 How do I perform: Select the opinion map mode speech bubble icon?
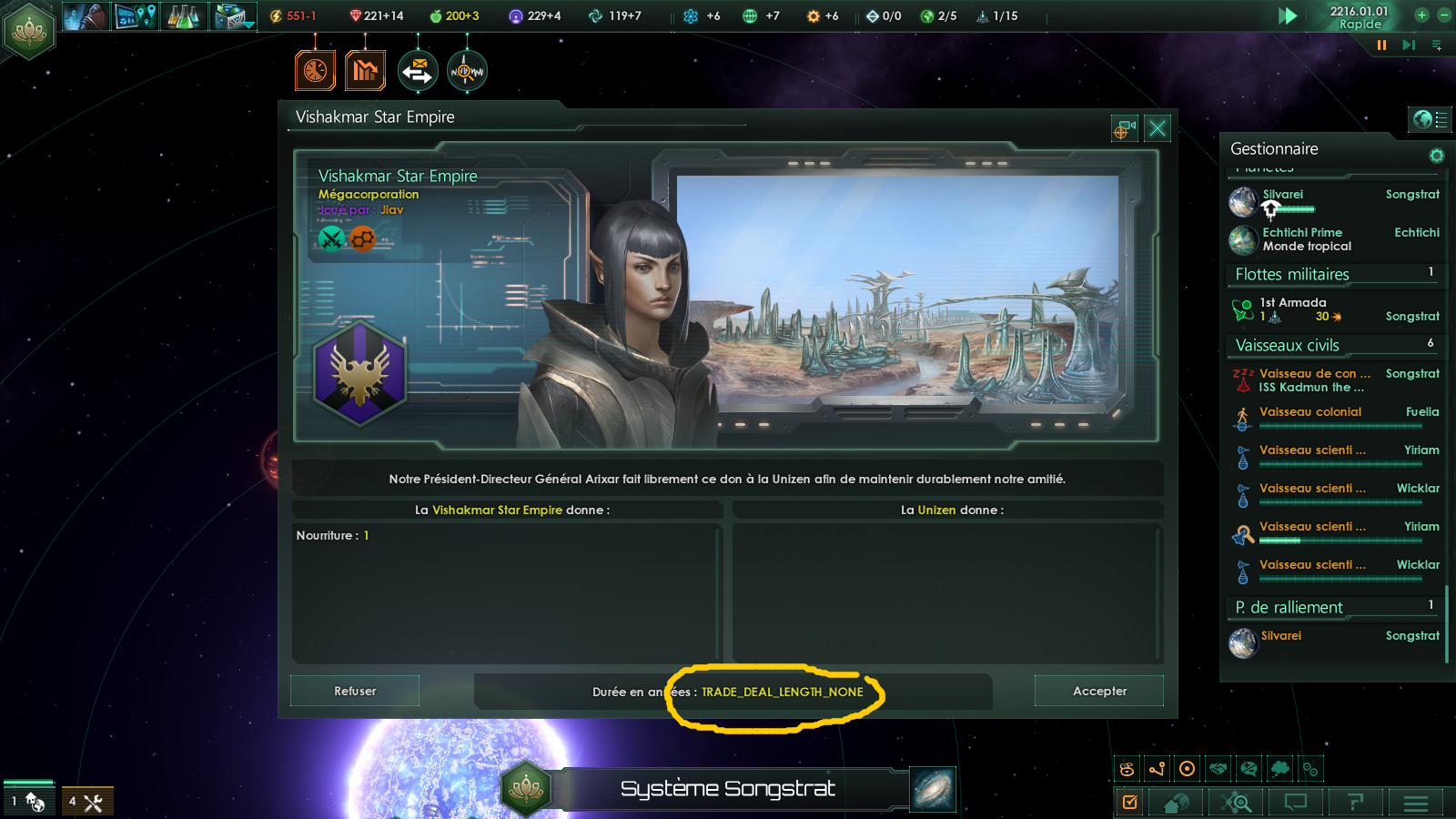[1249, 768]
